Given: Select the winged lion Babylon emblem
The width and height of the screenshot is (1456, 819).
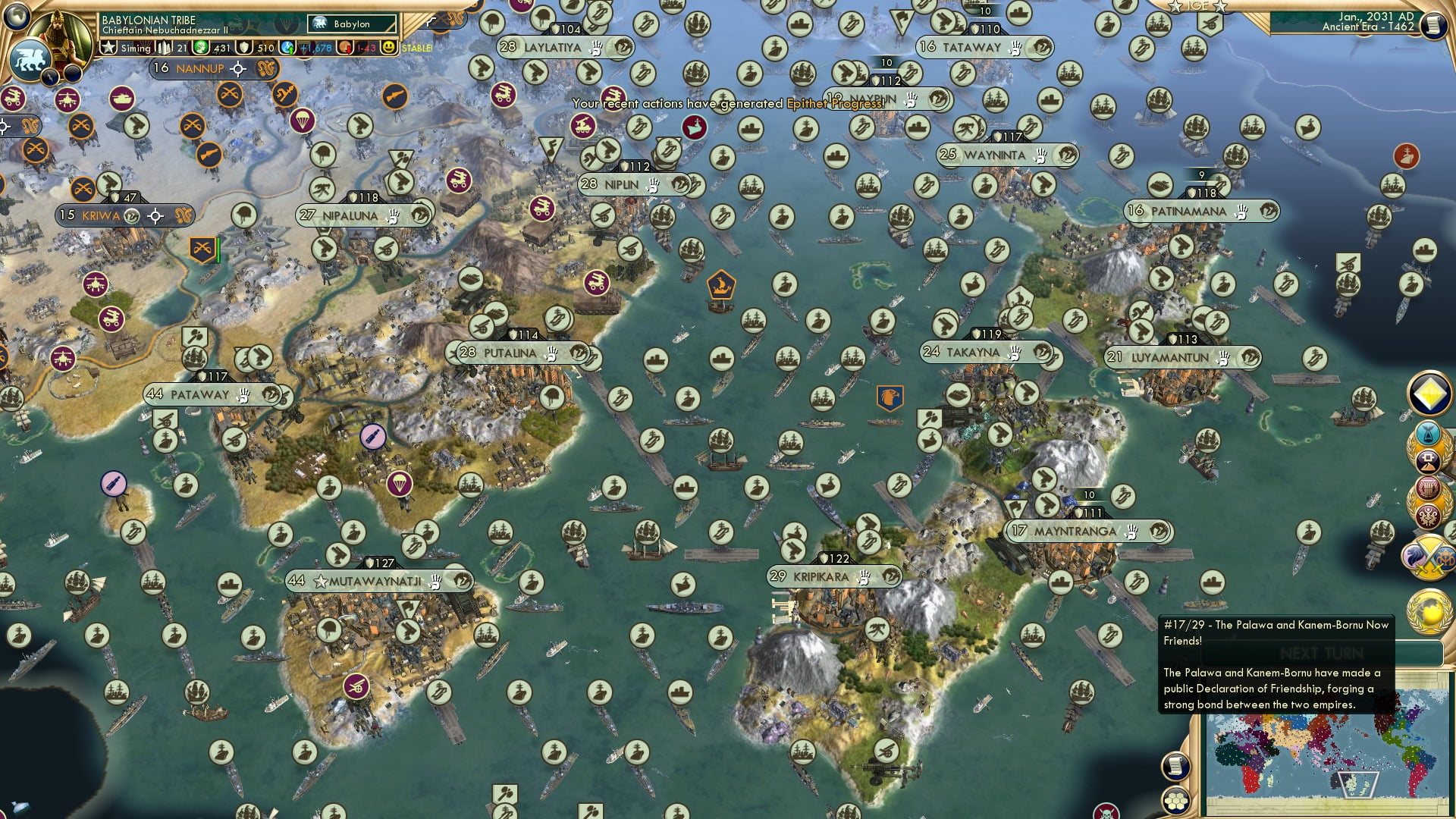Looking at the screenshot, I should tap(31, 58).
